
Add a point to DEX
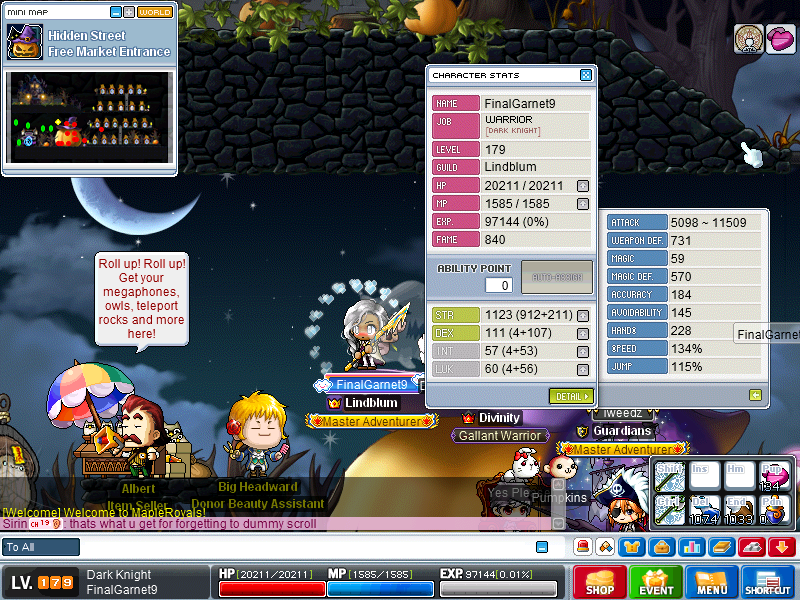click(x=583, y=334)
